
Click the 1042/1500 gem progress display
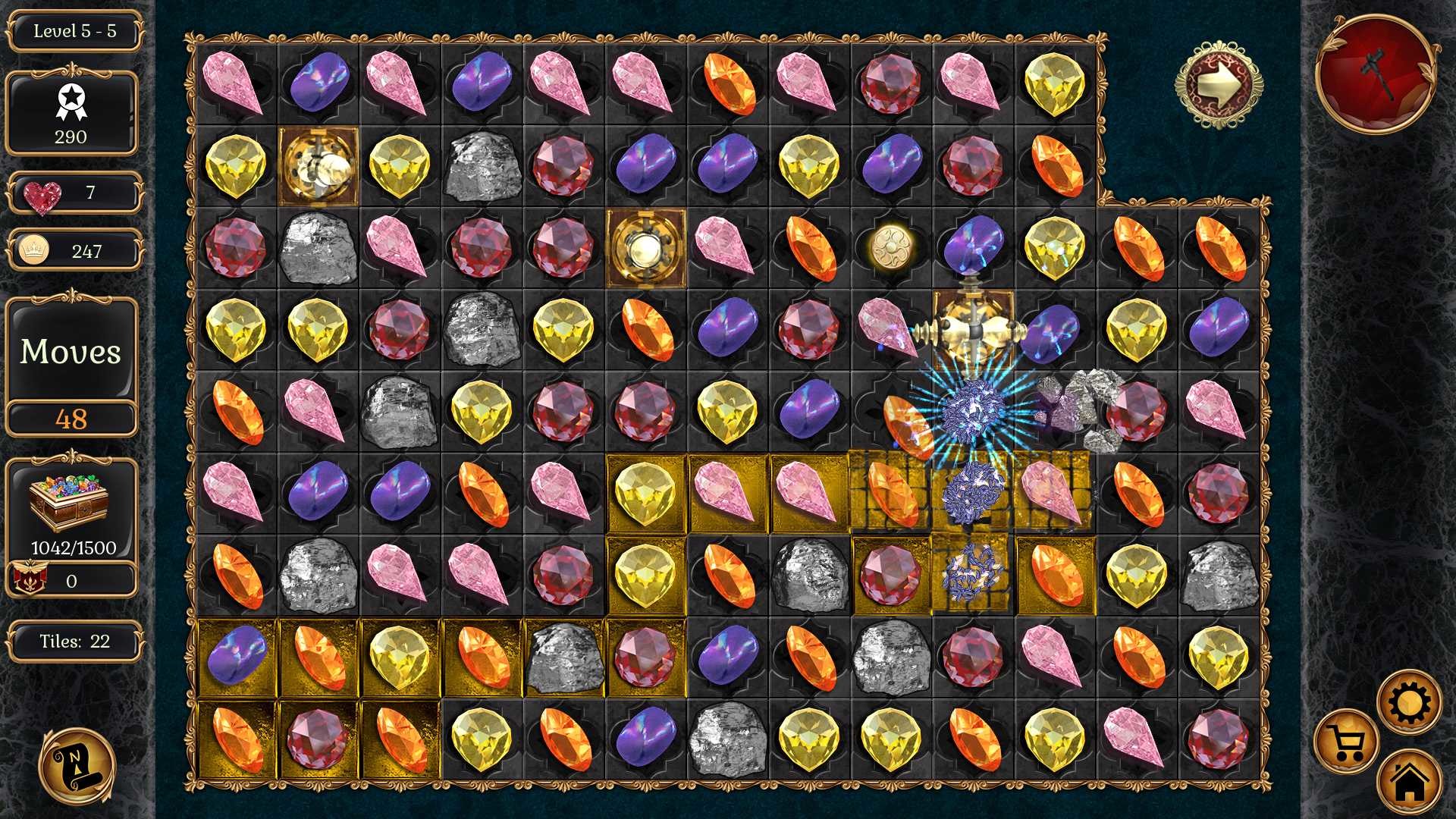(x=72, y=544)
